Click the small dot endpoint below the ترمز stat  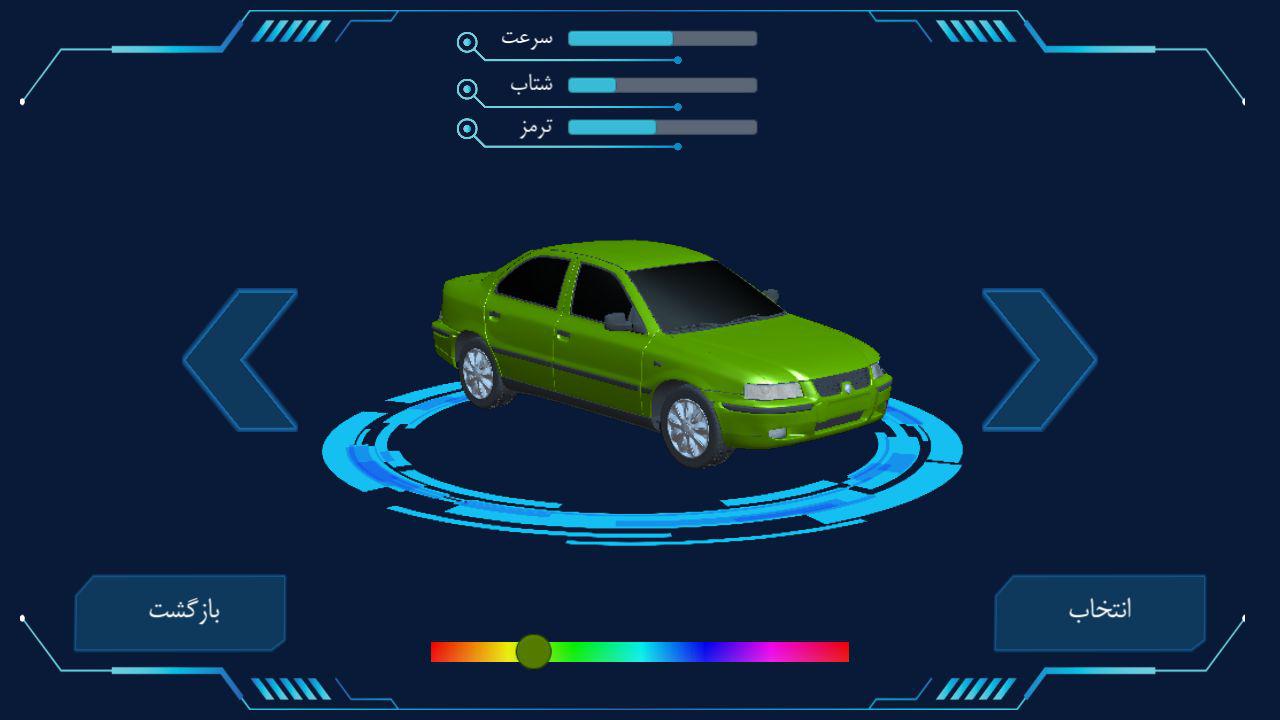(679, 147)
